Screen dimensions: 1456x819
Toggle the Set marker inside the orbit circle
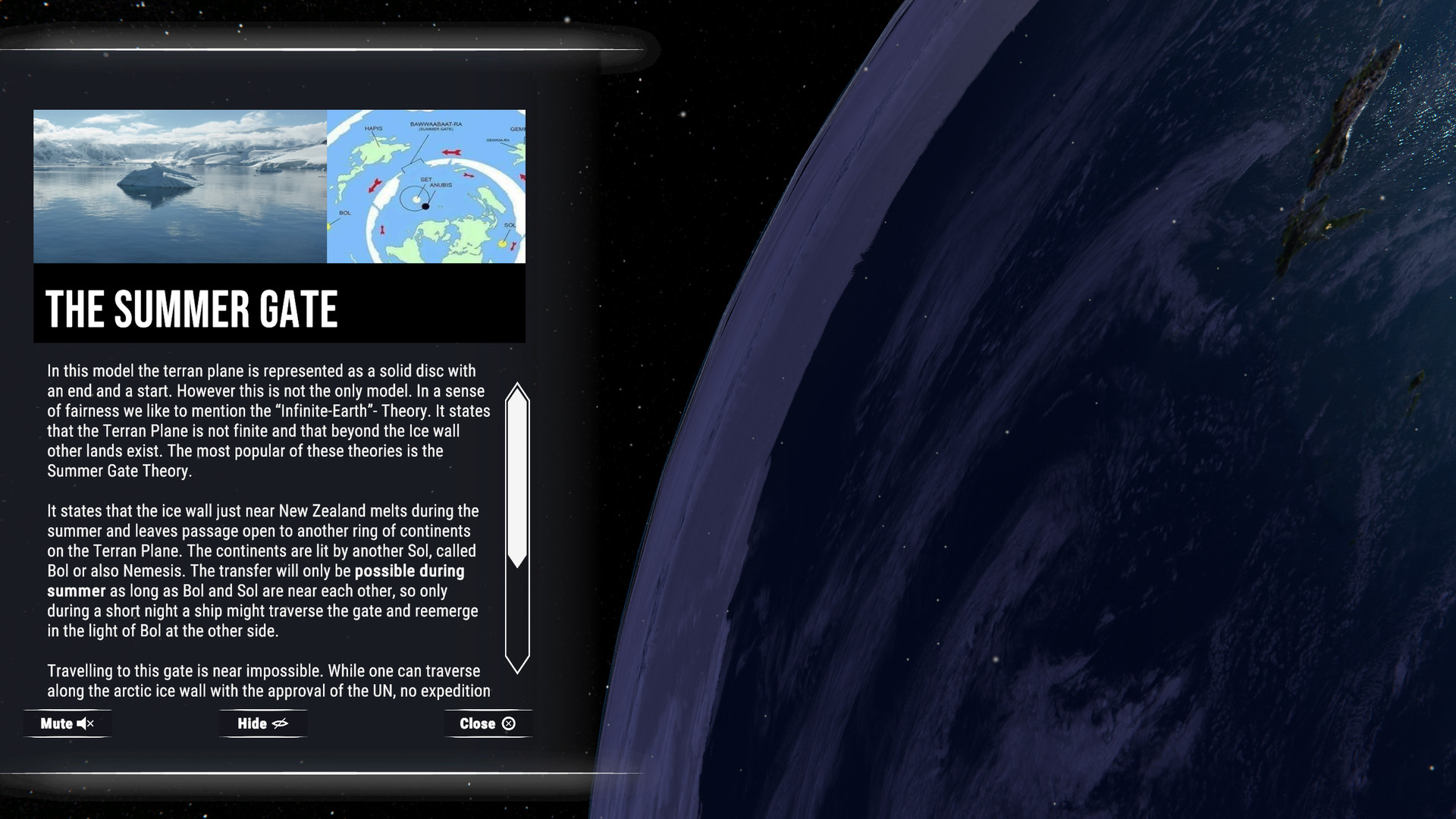417,199
